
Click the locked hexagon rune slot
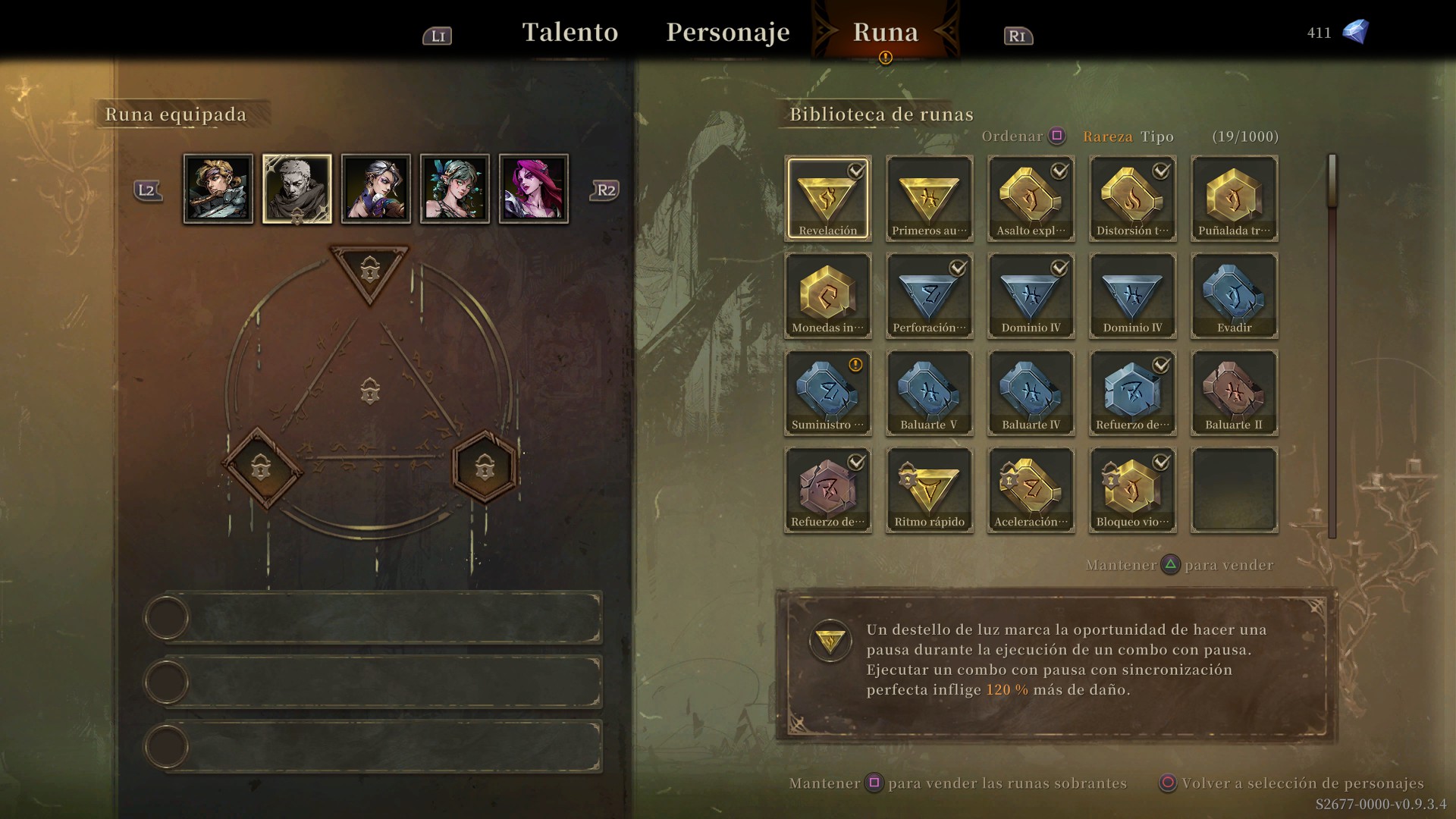click(485, 467)
